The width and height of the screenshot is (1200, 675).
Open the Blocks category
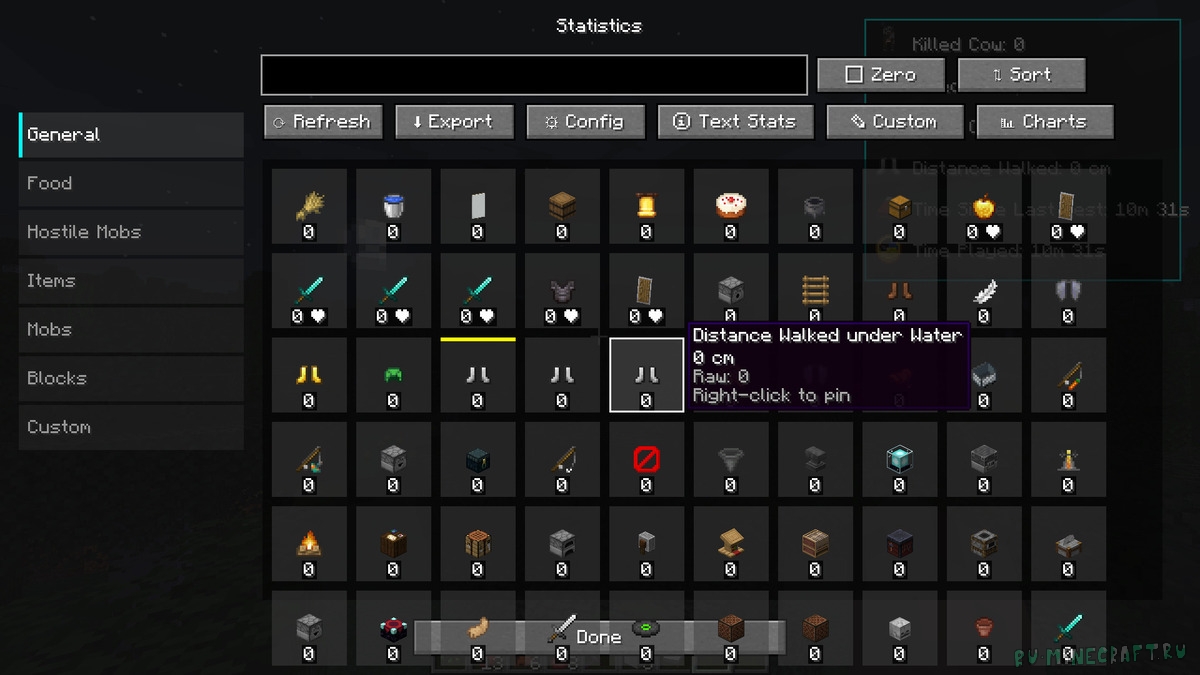131,378
